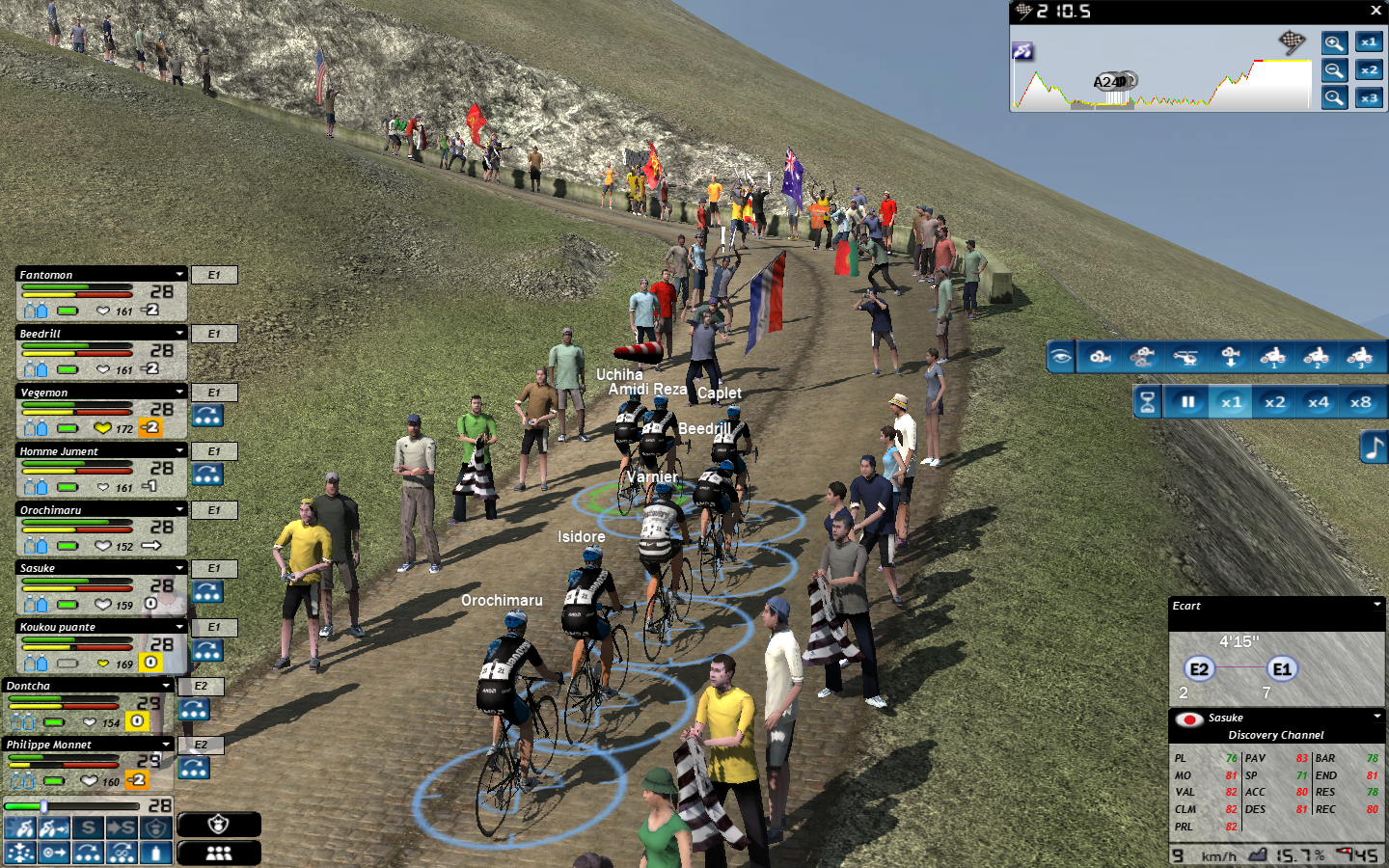Toggle the music note button
The image size is (1389, 868).
tap(1374, 448)
